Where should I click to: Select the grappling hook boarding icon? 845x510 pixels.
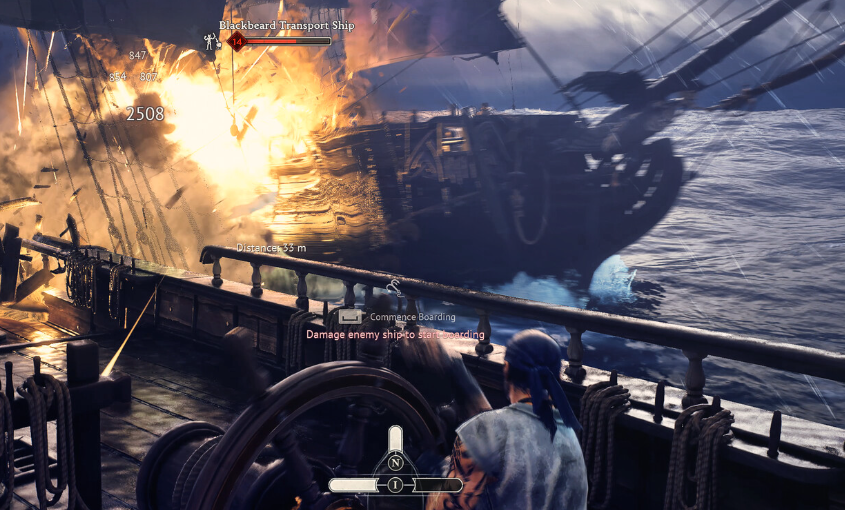coord(395,289)
